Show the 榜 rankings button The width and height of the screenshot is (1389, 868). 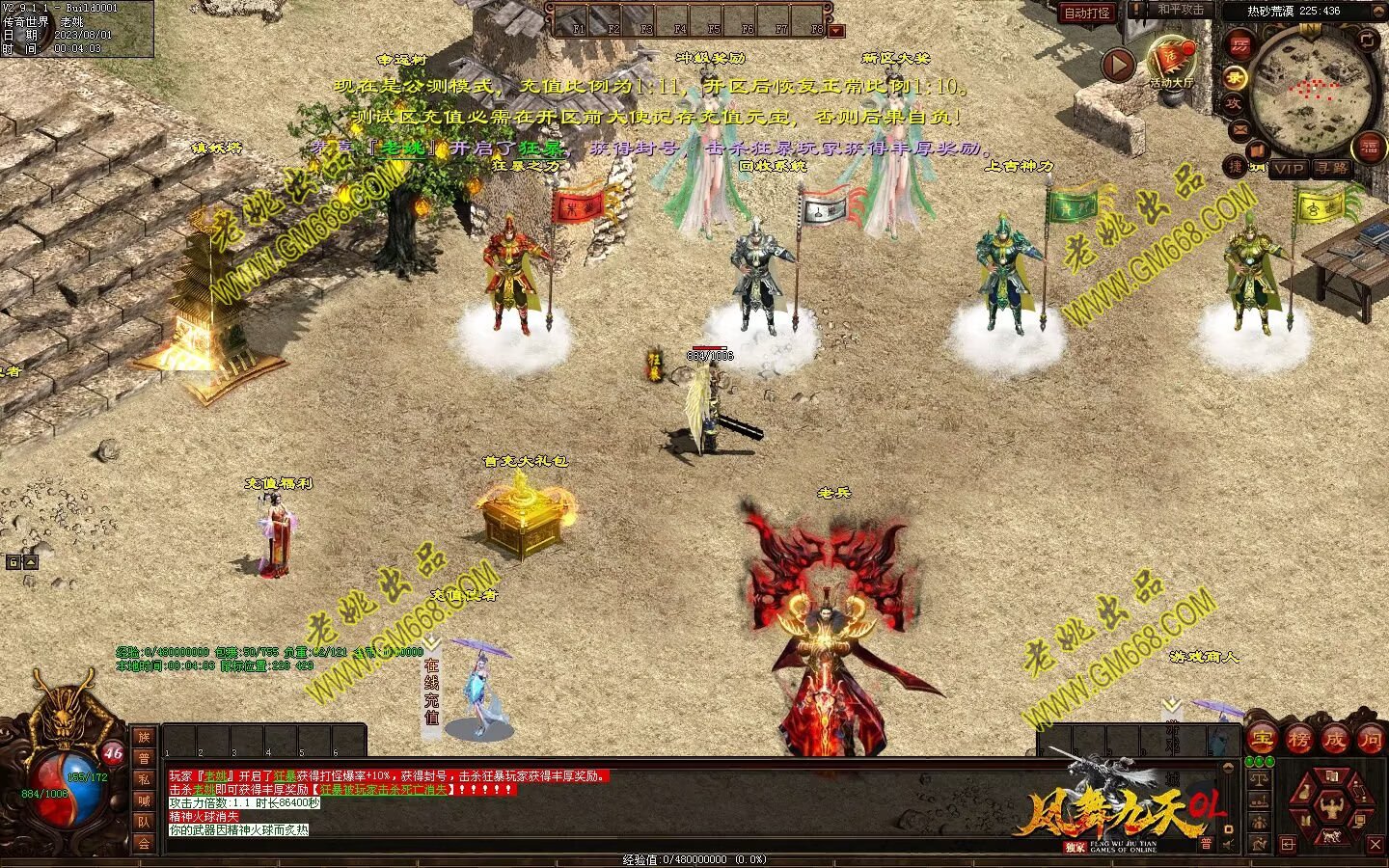point(1298,740)
